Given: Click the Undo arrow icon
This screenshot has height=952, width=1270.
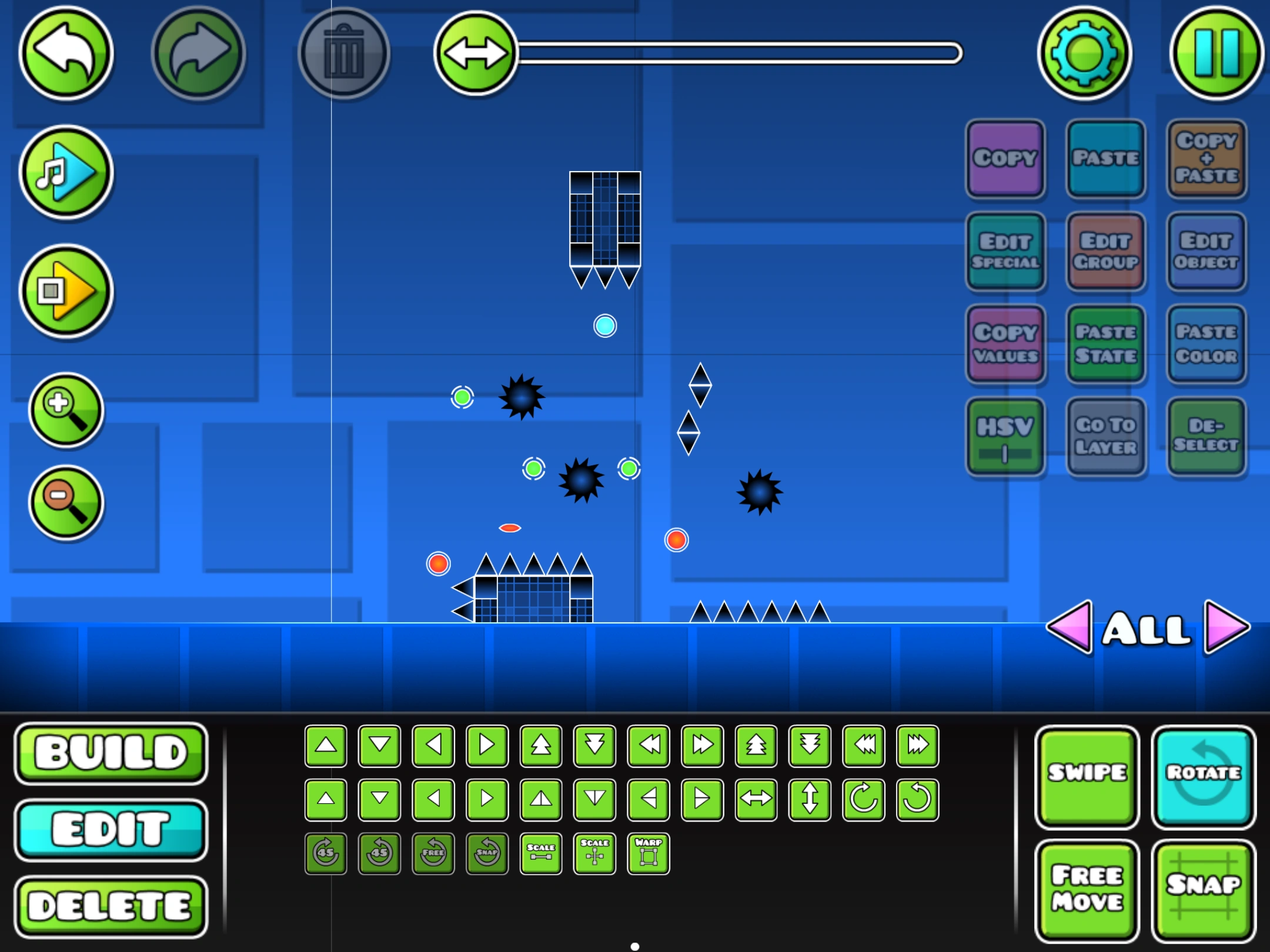Looking at the screenshot, I should tap(66, 53).
